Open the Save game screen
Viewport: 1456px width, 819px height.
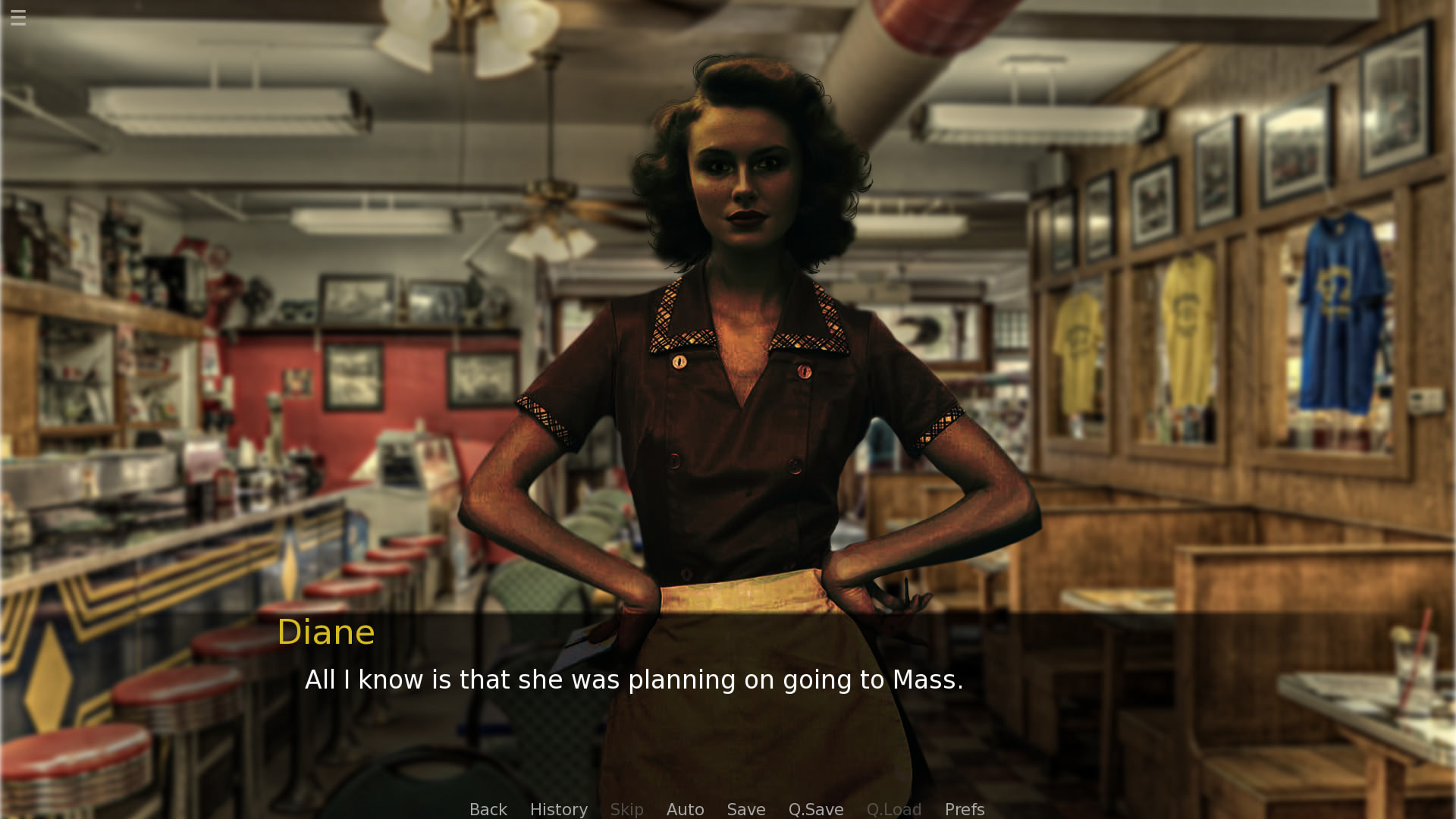(745, 809)
